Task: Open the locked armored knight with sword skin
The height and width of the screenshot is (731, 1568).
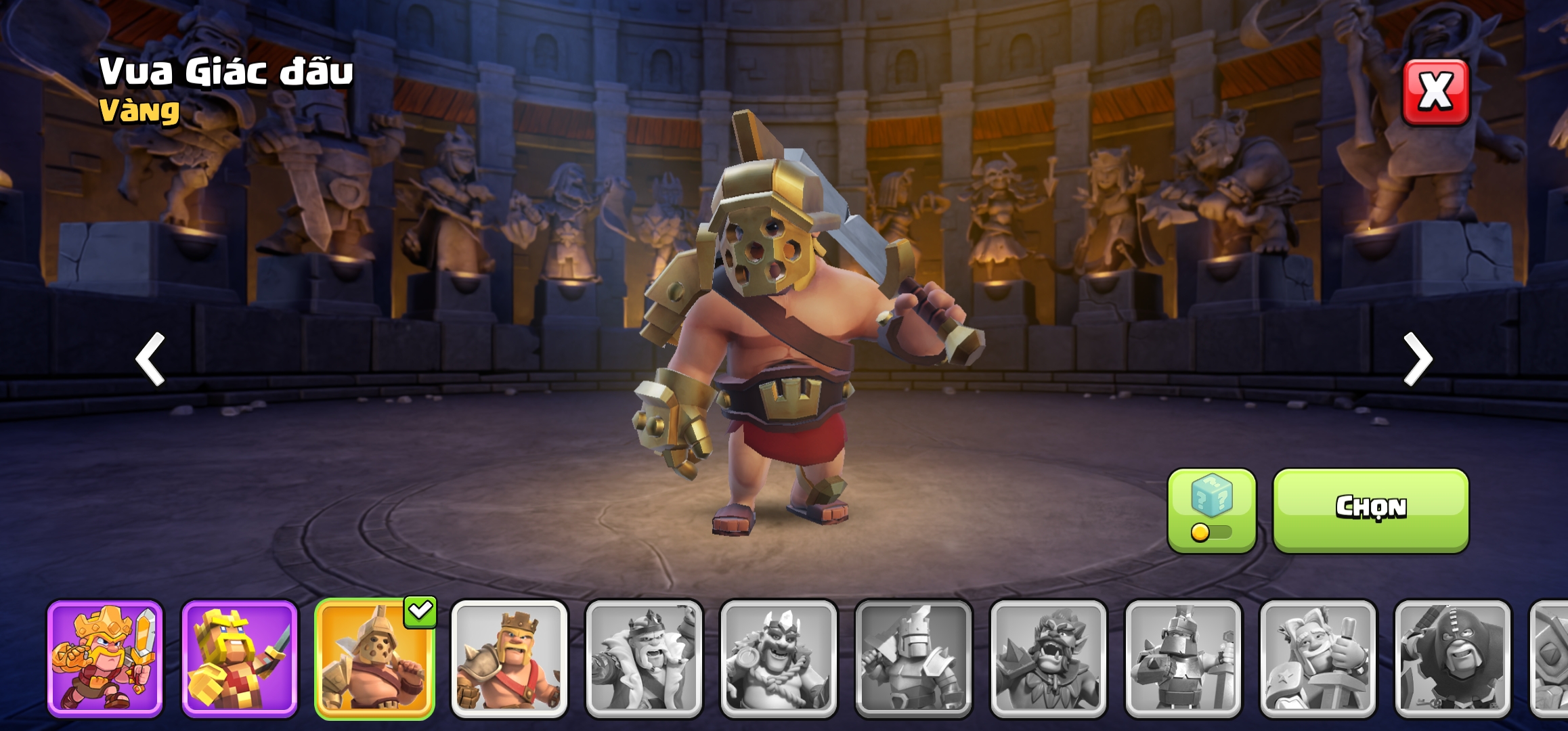Action: [x=1183, y=658]
